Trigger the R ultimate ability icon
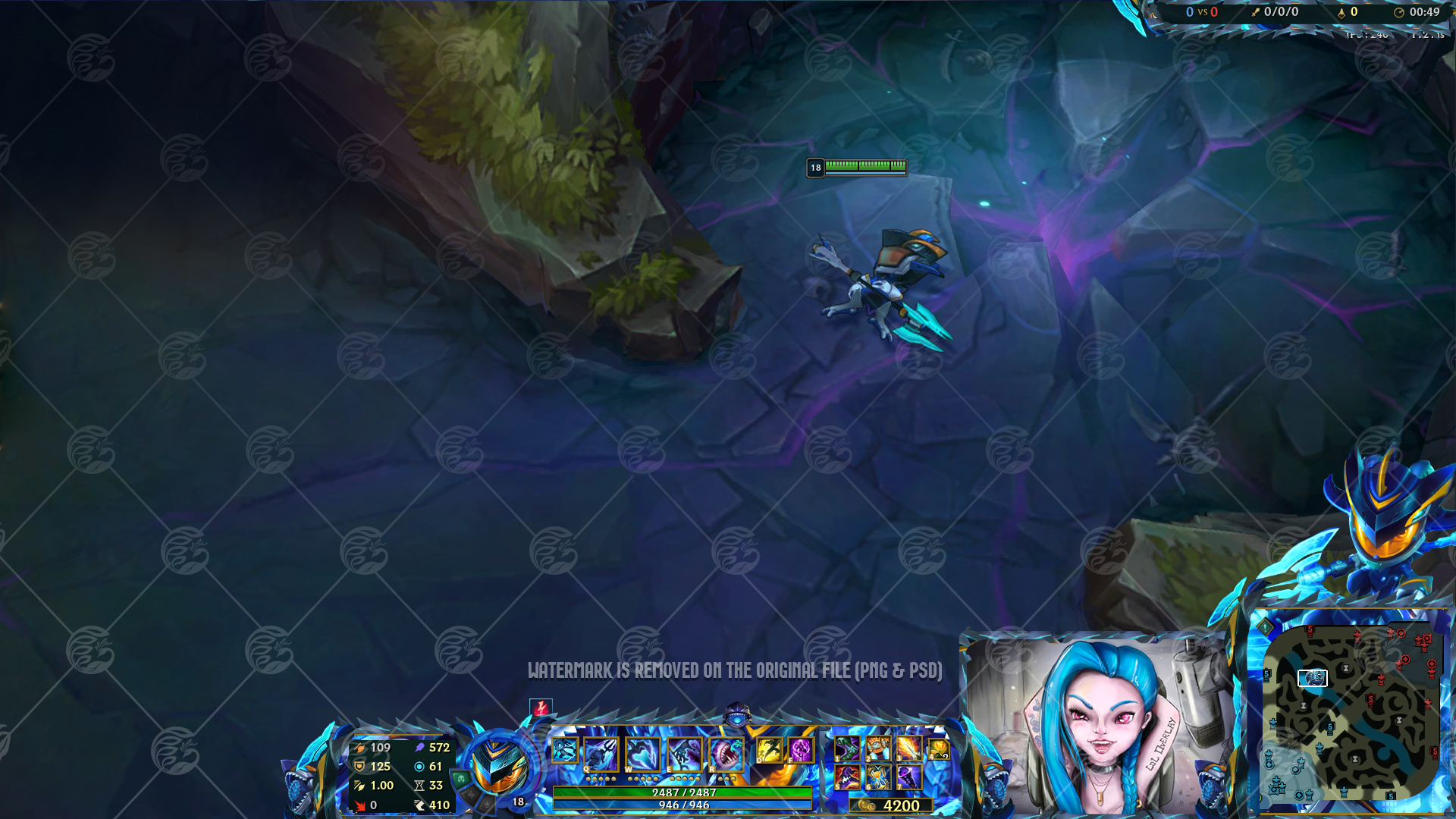This screenshot has width=1456, height=819. click(x=726, y=751)
